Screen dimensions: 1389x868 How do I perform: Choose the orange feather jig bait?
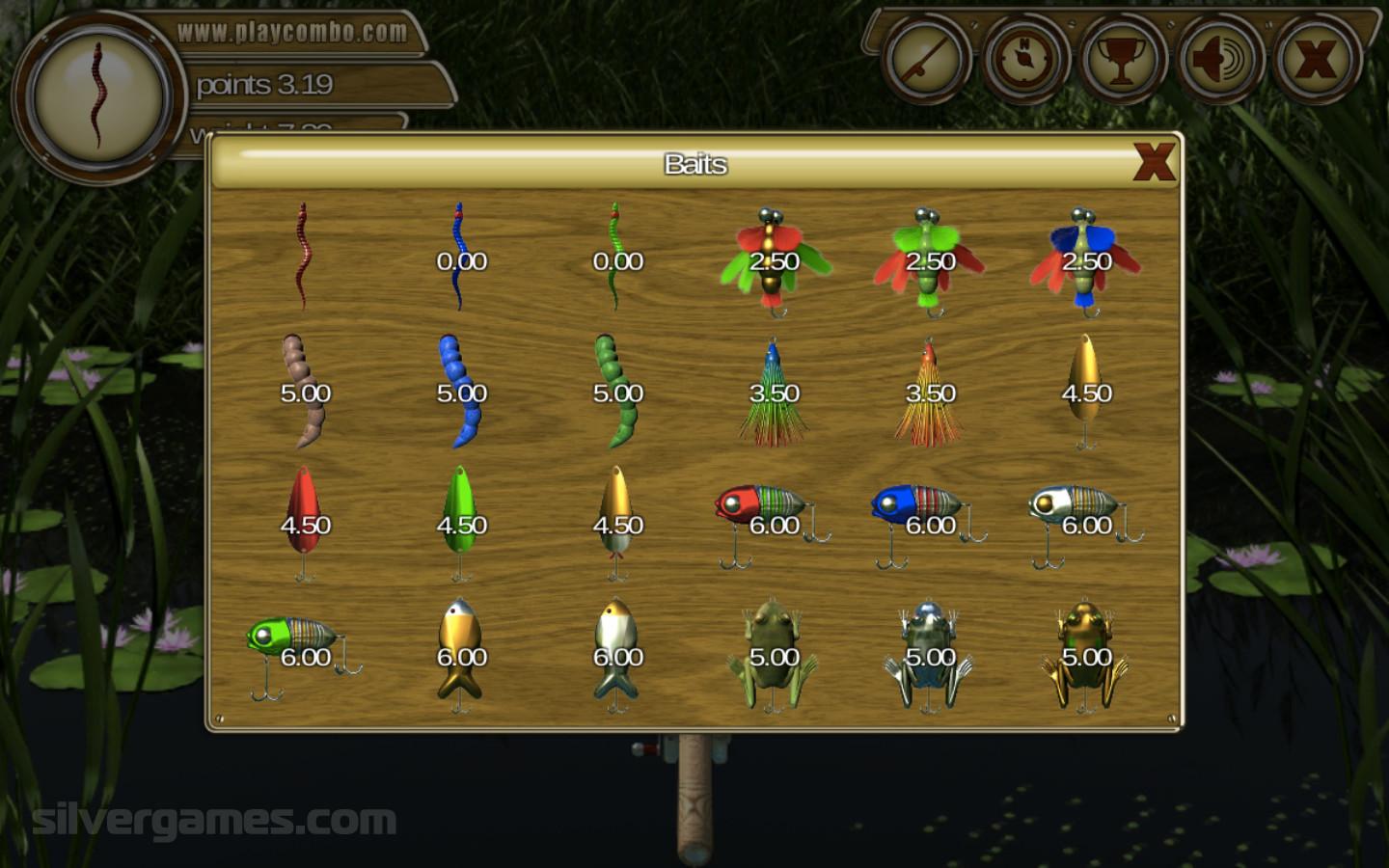coord(929,393)
